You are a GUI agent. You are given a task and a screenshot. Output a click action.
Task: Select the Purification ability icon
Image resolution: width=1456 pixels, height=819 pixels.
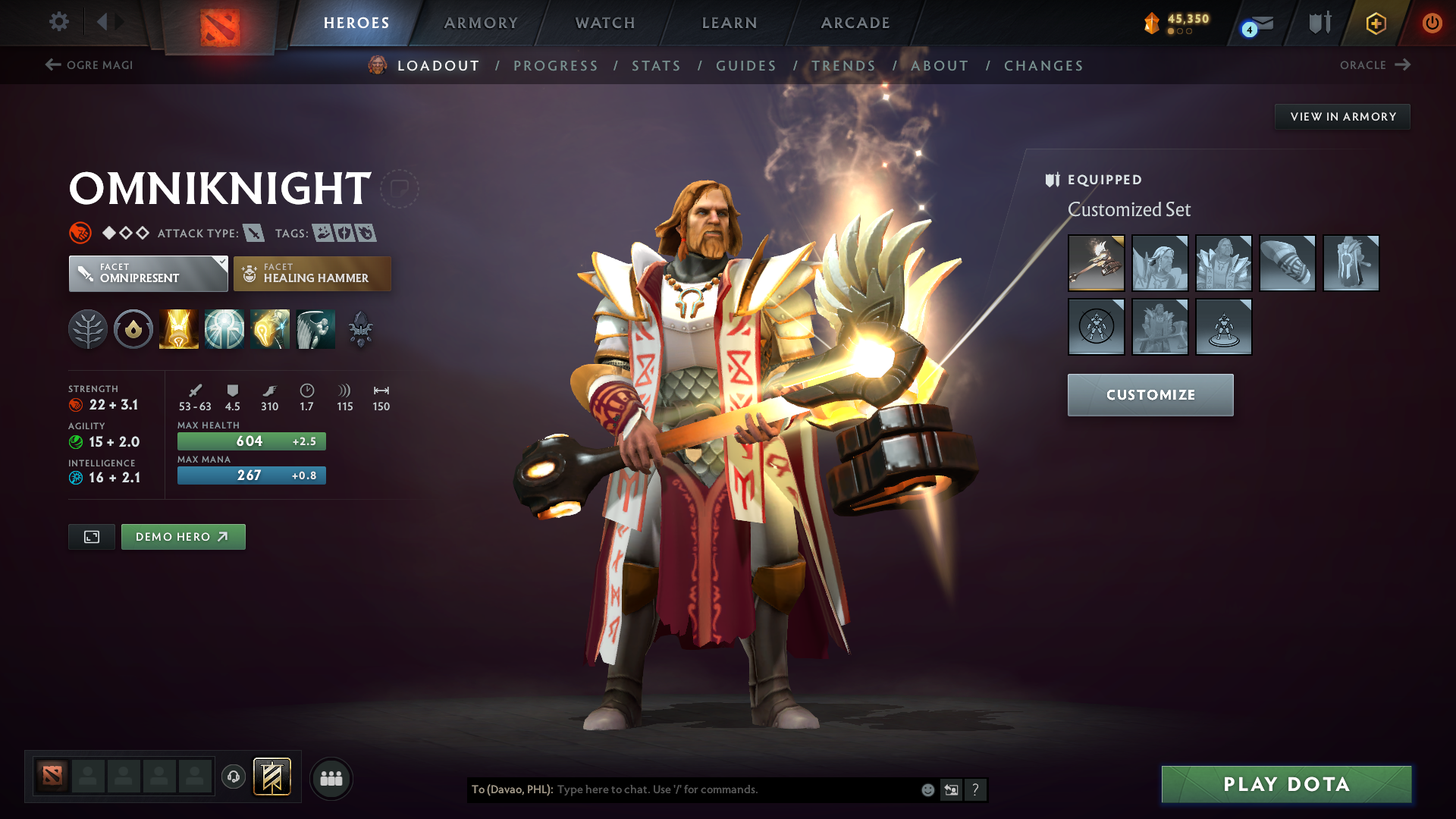(x=178, y=328)
